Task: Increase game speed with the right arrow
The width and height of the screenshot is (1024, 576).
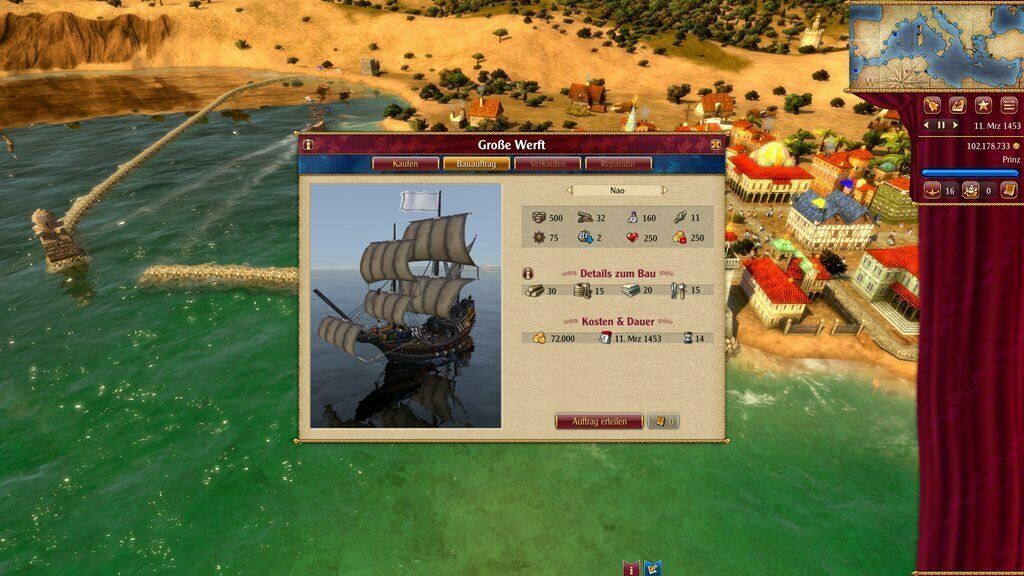Action: point(955,126)
